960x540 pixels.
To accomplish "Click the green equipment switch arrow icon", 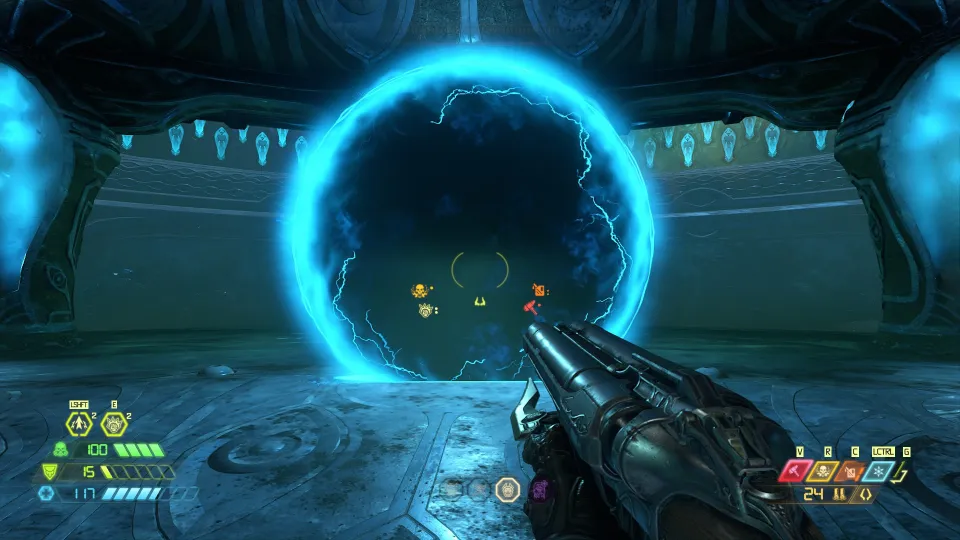I will coord(906,470).
